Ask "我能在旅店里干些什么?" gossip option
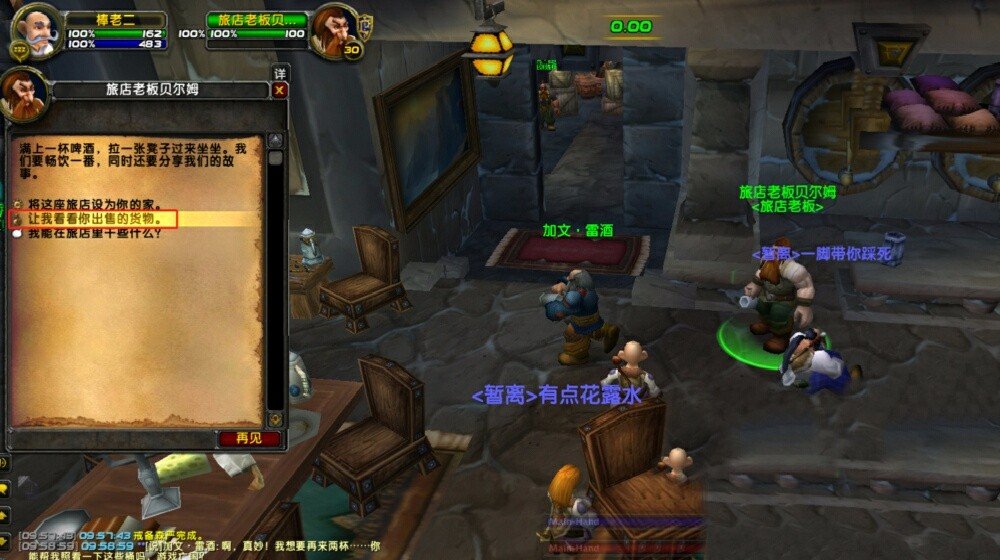 tap(89, 233)
